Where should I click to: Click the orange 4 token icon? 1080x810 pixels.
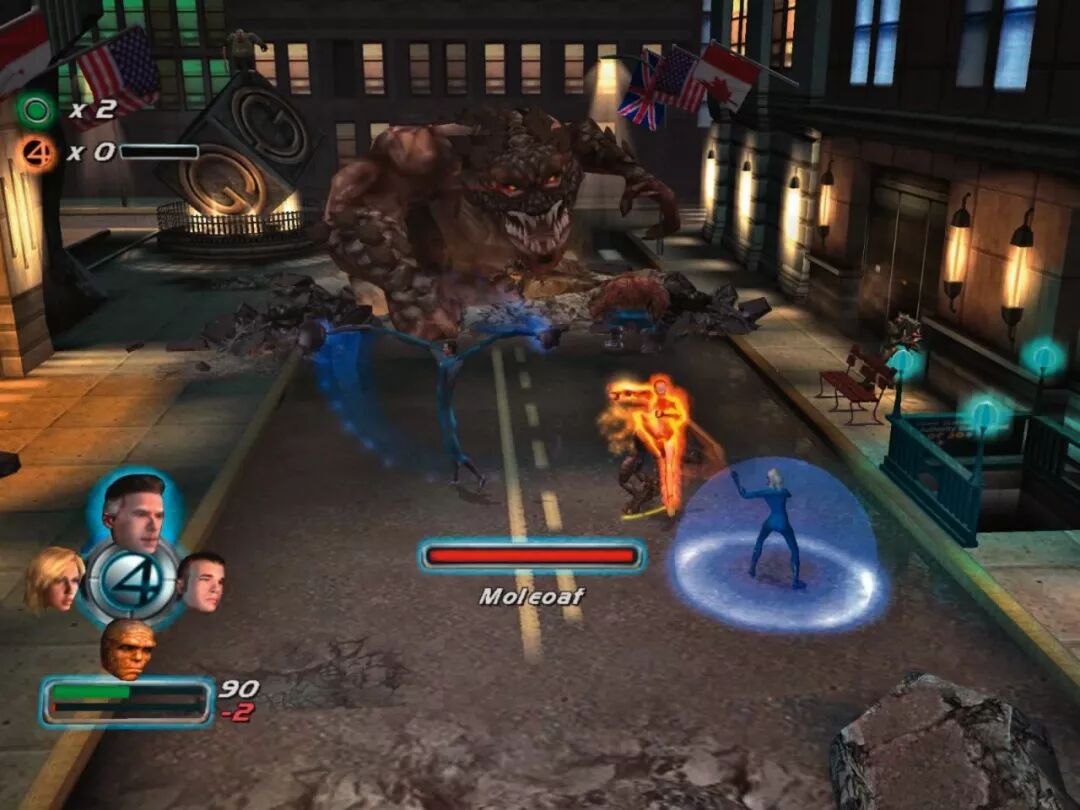[36, 152]
